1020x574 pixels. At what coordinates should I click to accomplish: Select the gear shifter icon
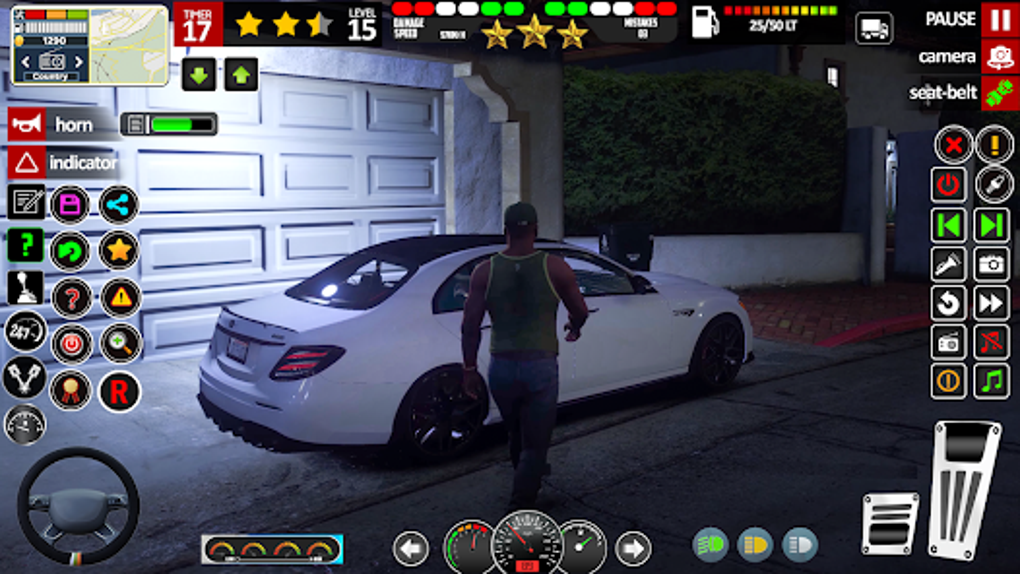[x=26, y=289]
